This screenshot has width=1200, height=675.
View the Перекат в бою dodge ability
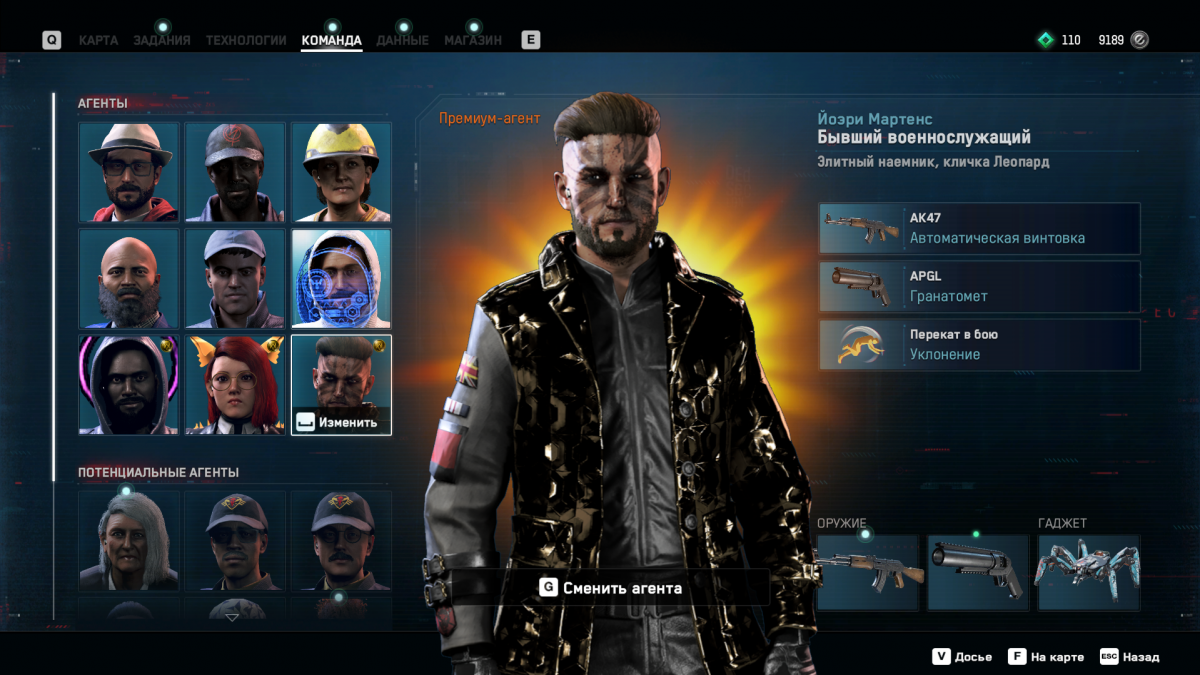979,345
